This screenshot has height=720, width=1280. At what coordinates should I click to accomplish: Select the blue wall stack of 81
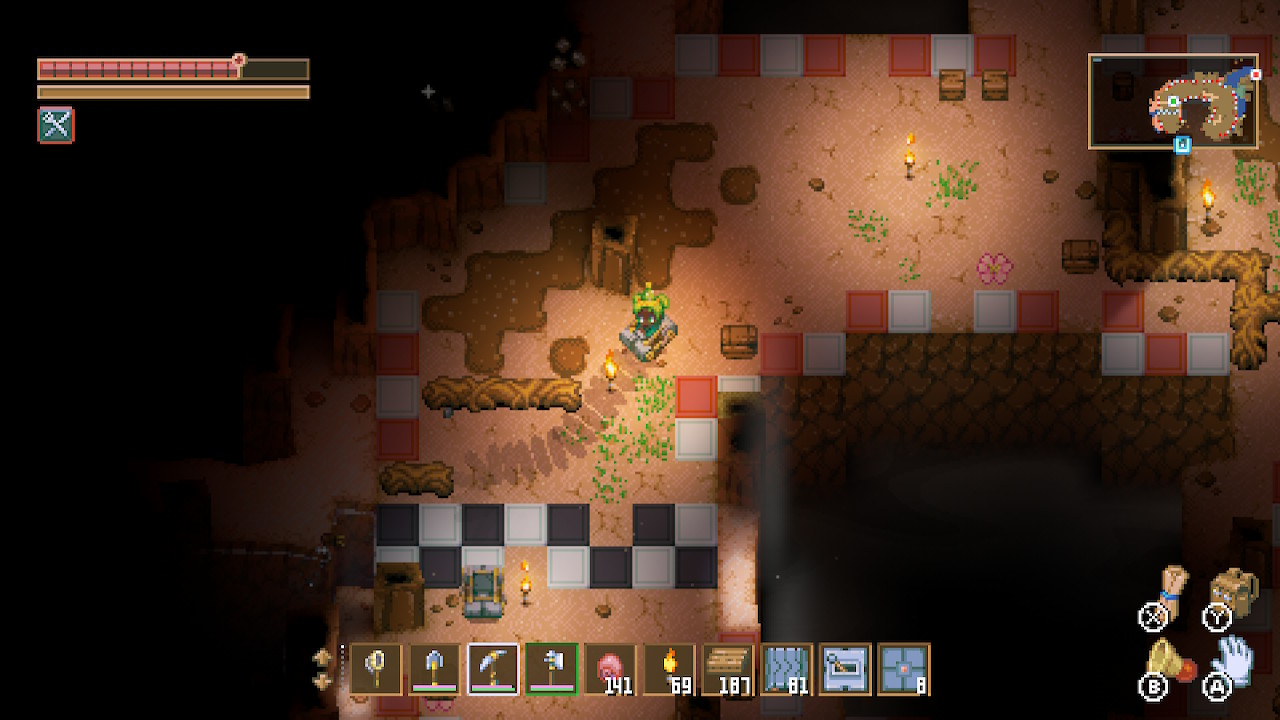click(x=787, y=668)
